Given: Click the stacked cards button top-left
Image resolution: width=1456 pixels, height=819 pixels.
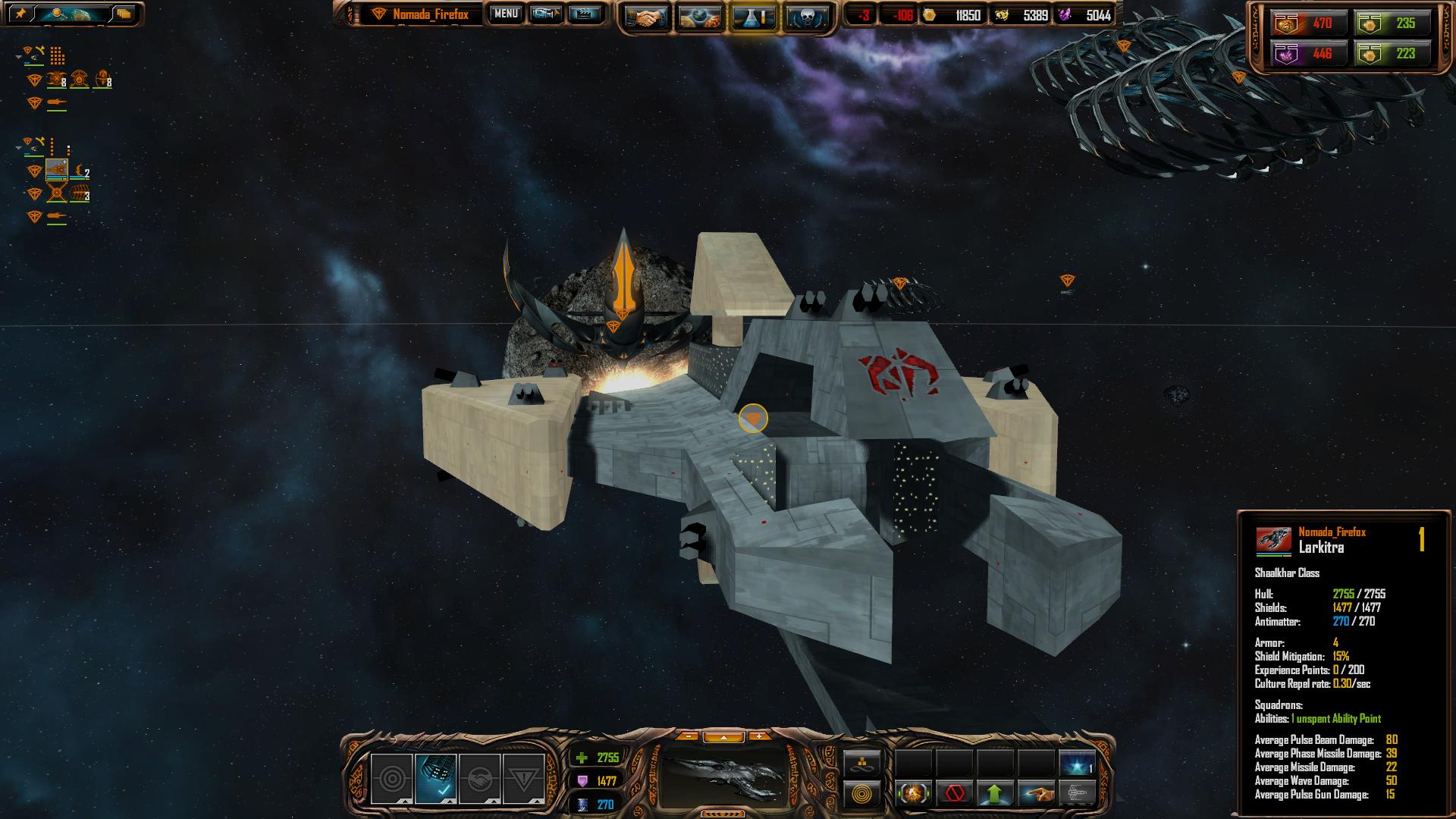Looking at the screenshot, I should pos(124,14).
